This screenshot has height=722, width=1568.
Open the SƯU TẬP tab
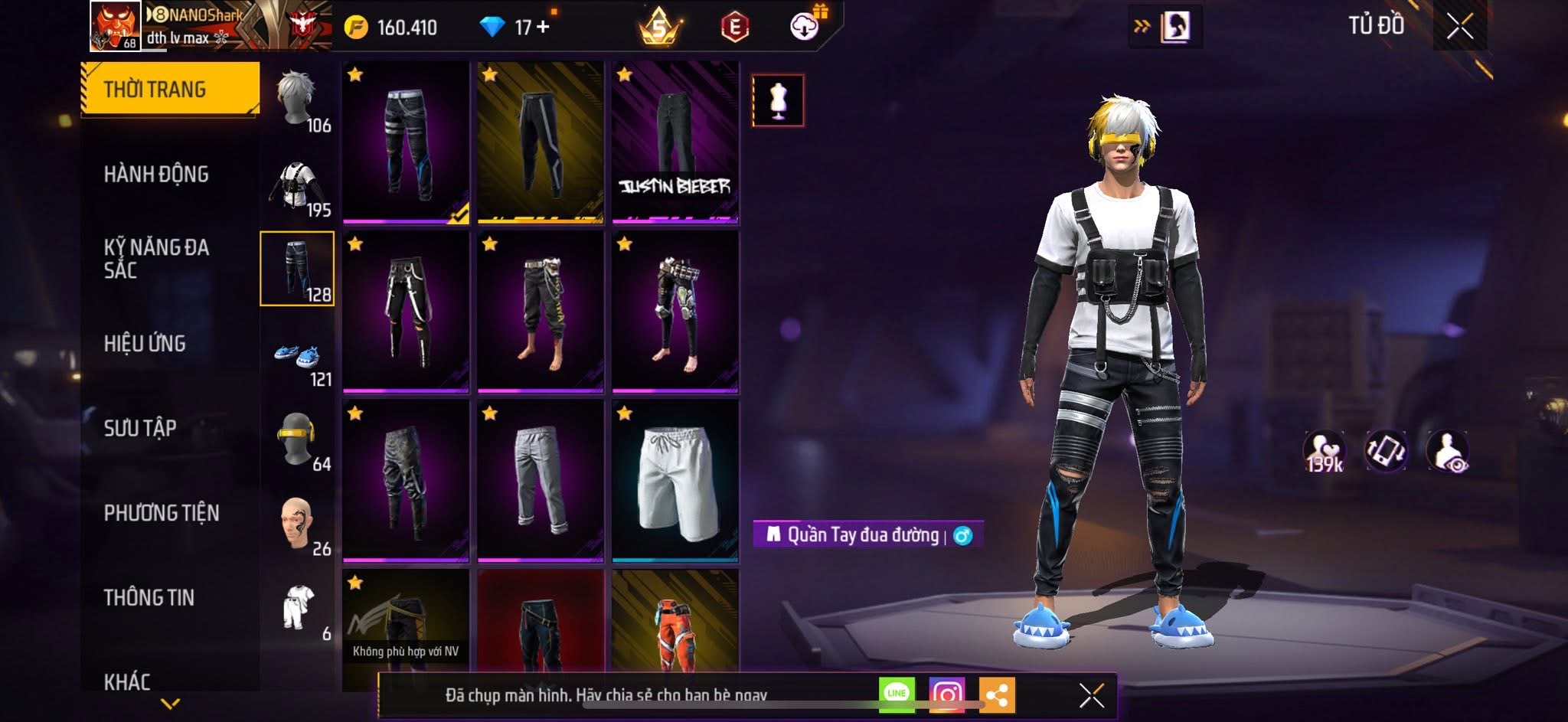point(140,428)
